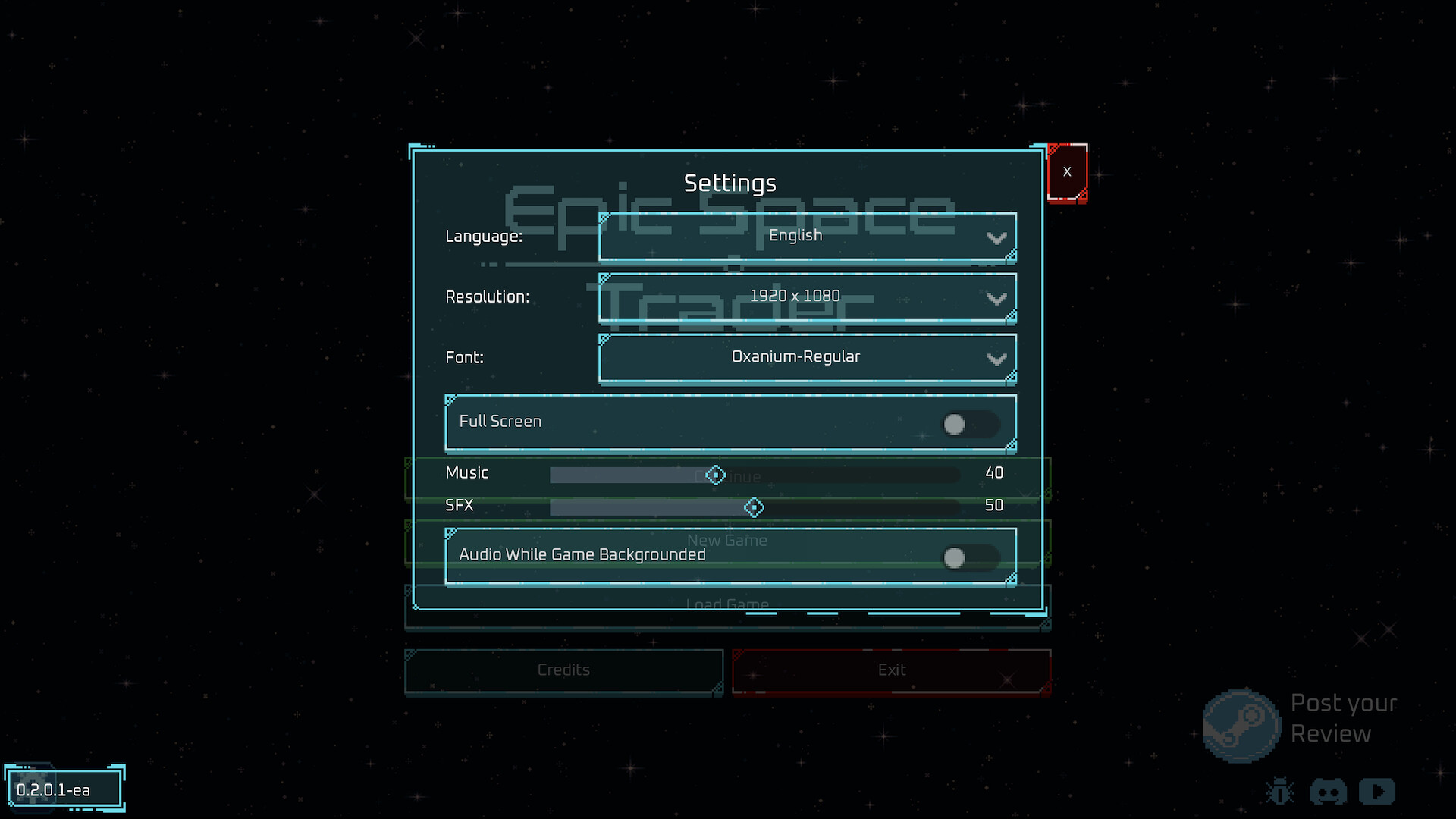
Task: Close the Settings dialog with the X
Action: coord(1068,171)
